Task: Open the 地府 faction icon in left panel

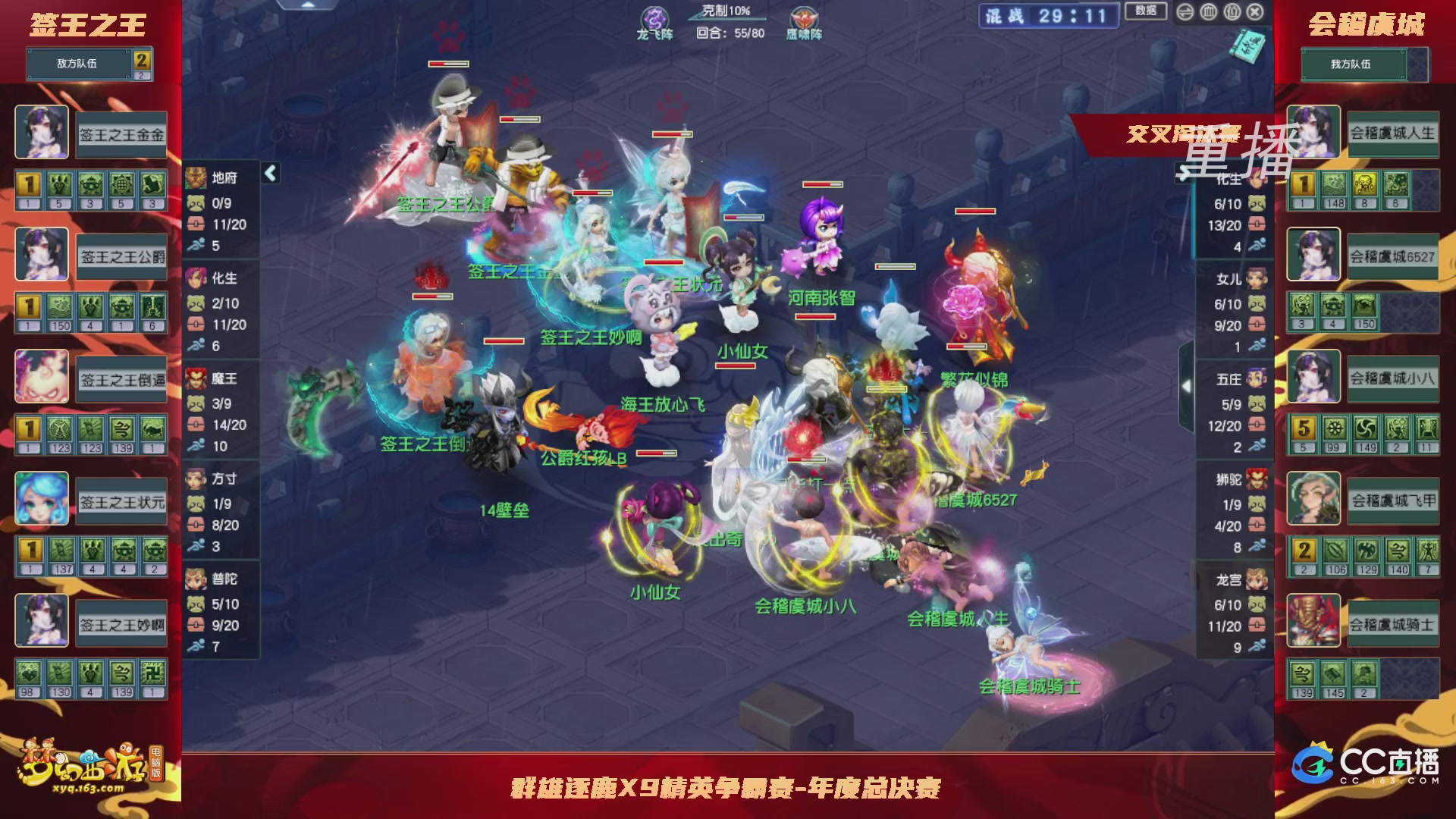Action: (196, 176)
